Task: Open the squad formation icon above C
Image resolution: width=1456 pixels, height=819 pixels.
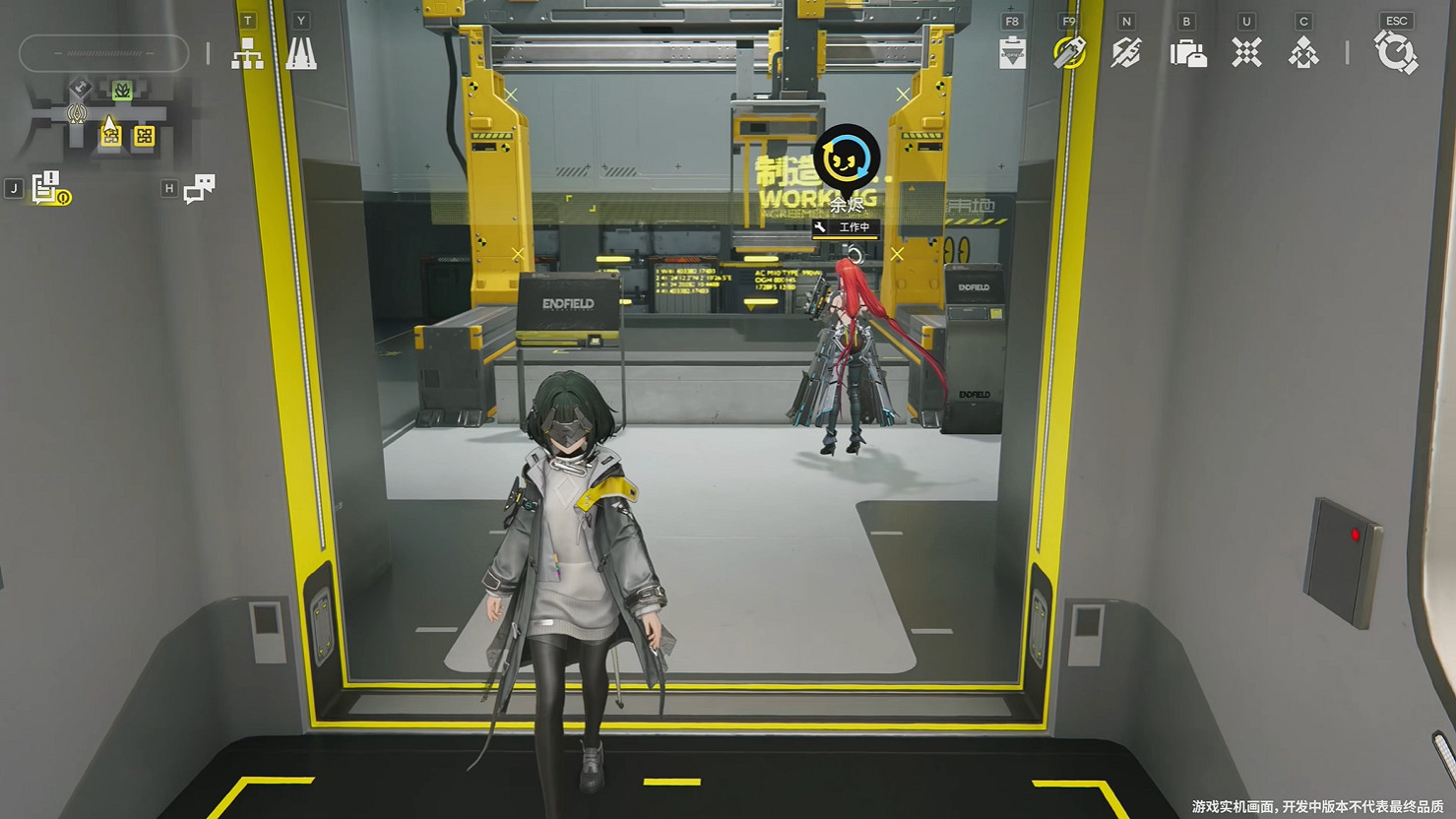Action: (1303, 54)
